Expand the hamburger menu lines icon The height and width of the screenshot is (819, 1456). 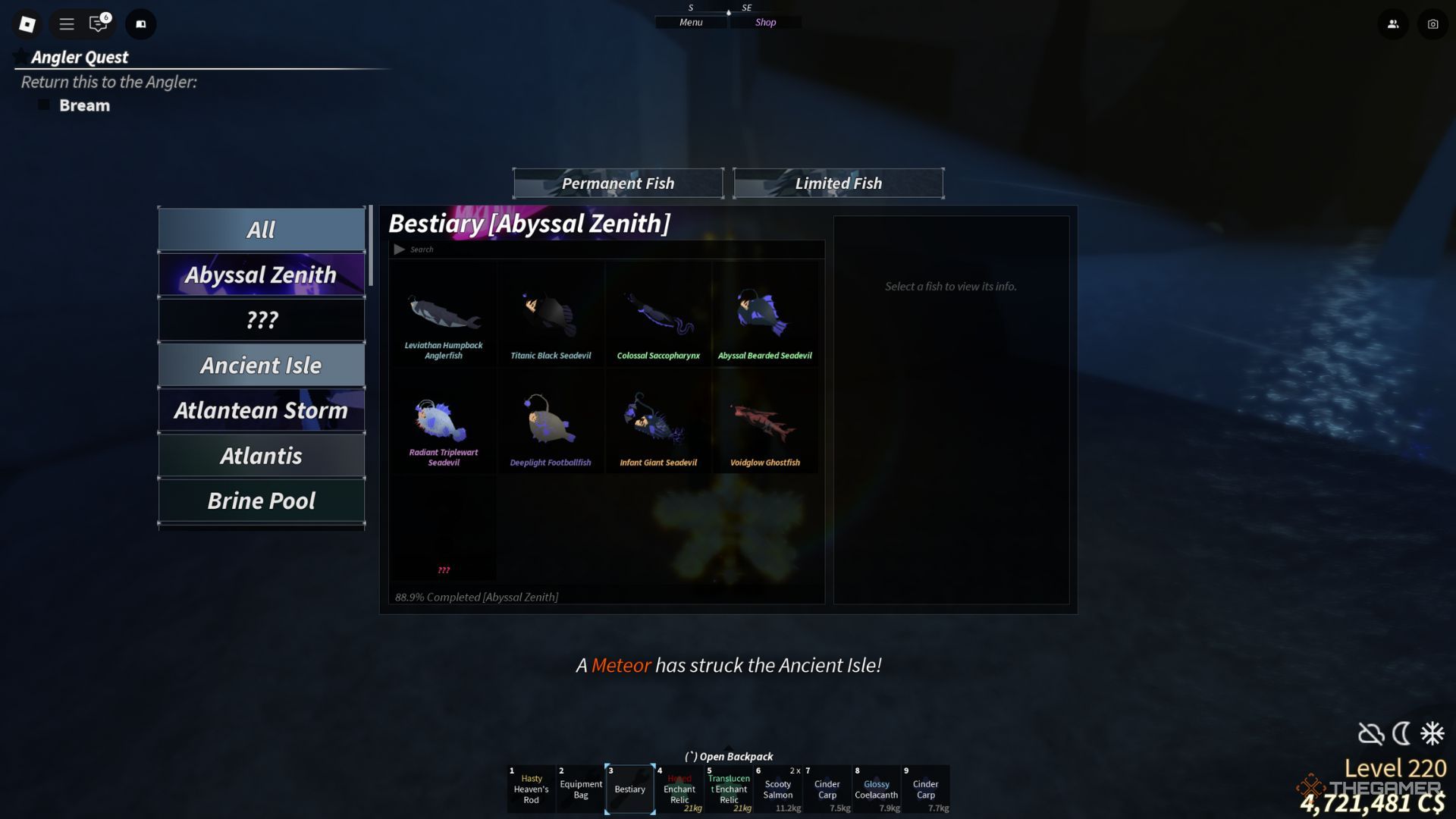click(x=65, y=24)
